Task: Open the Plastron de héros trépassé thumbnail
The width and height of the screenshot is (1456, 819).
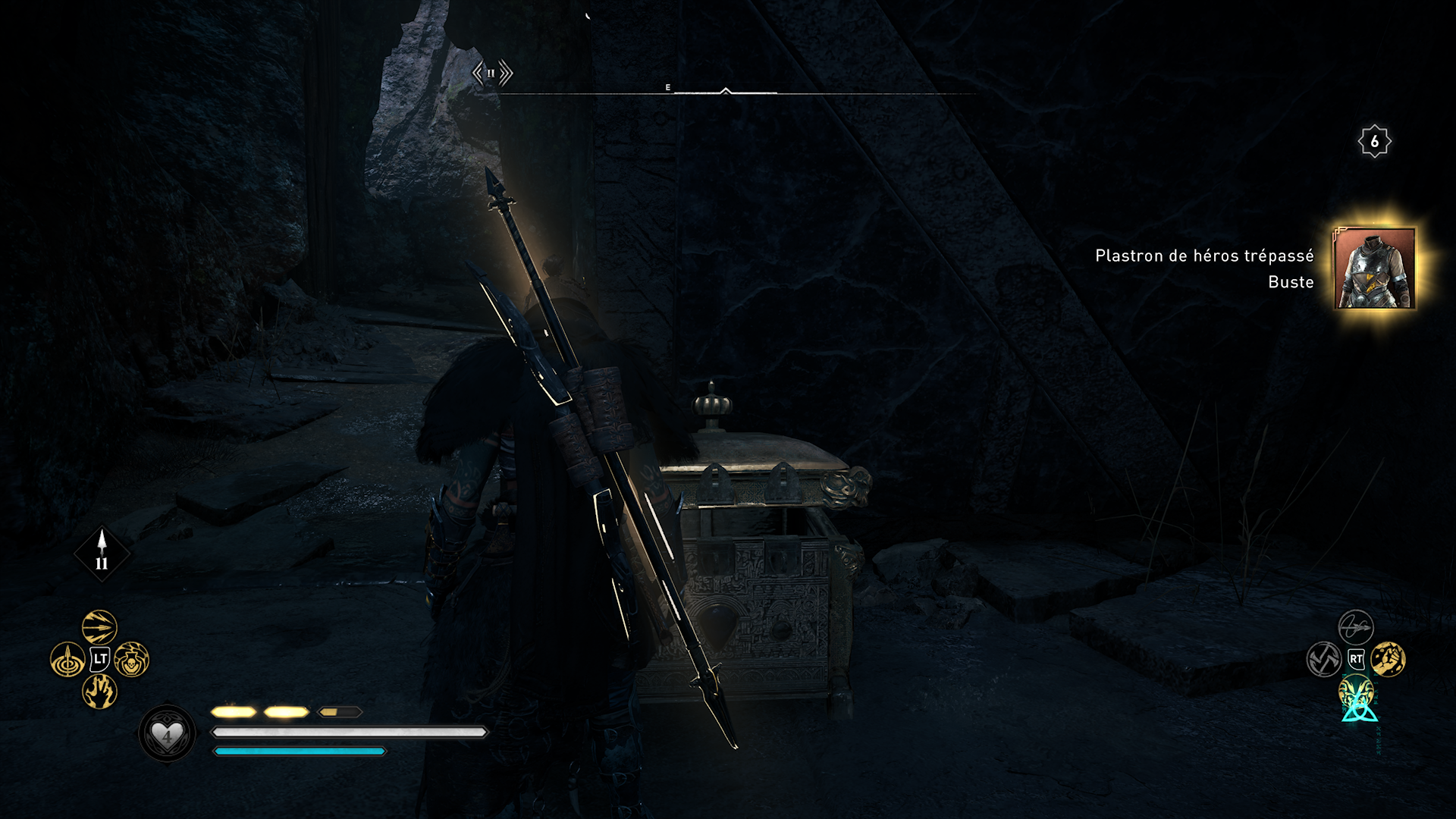Action: click(x=1374, y=268)
